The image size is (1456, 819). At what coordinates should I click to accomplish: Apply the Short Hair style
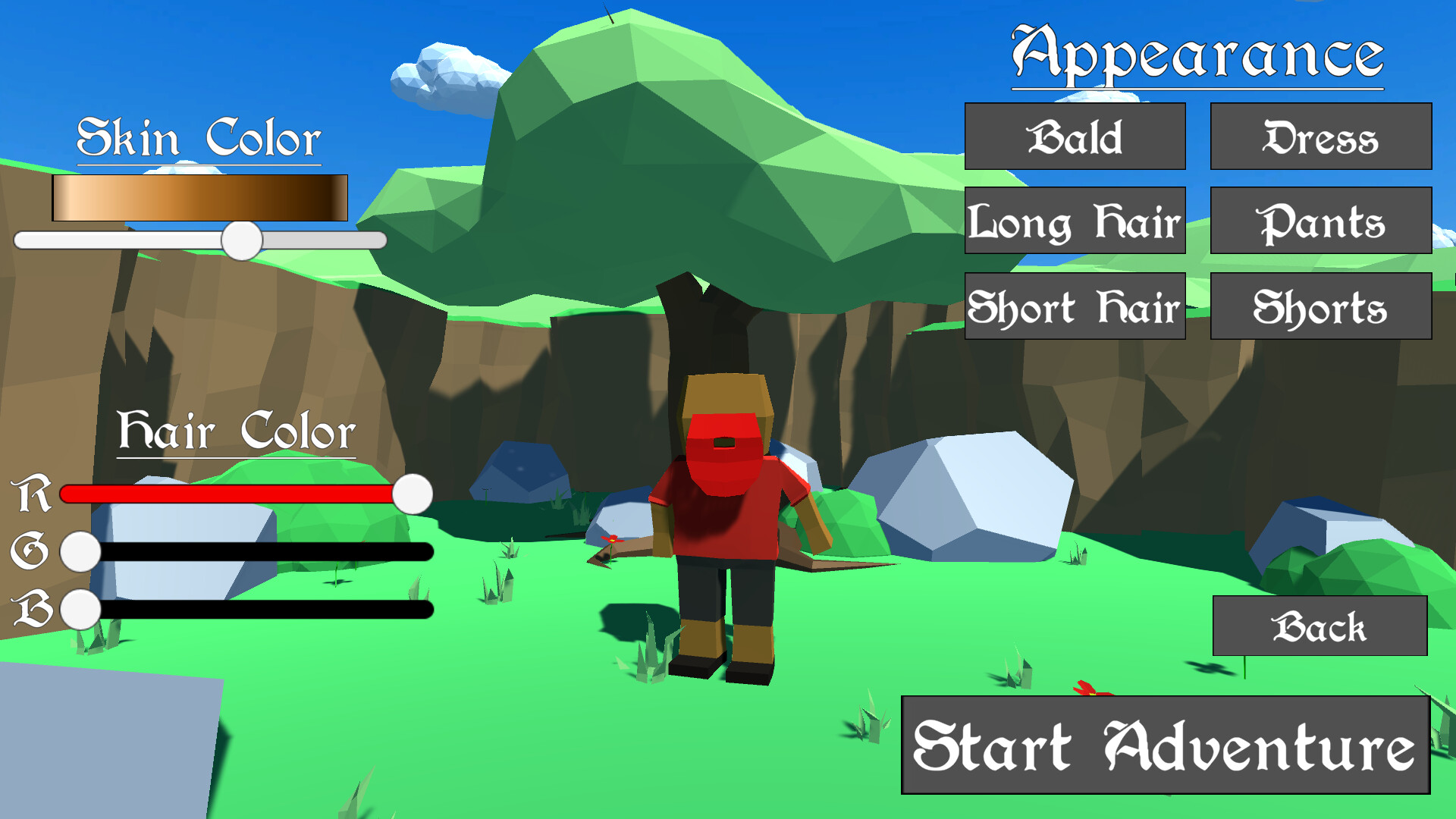tap(1075, 306)
